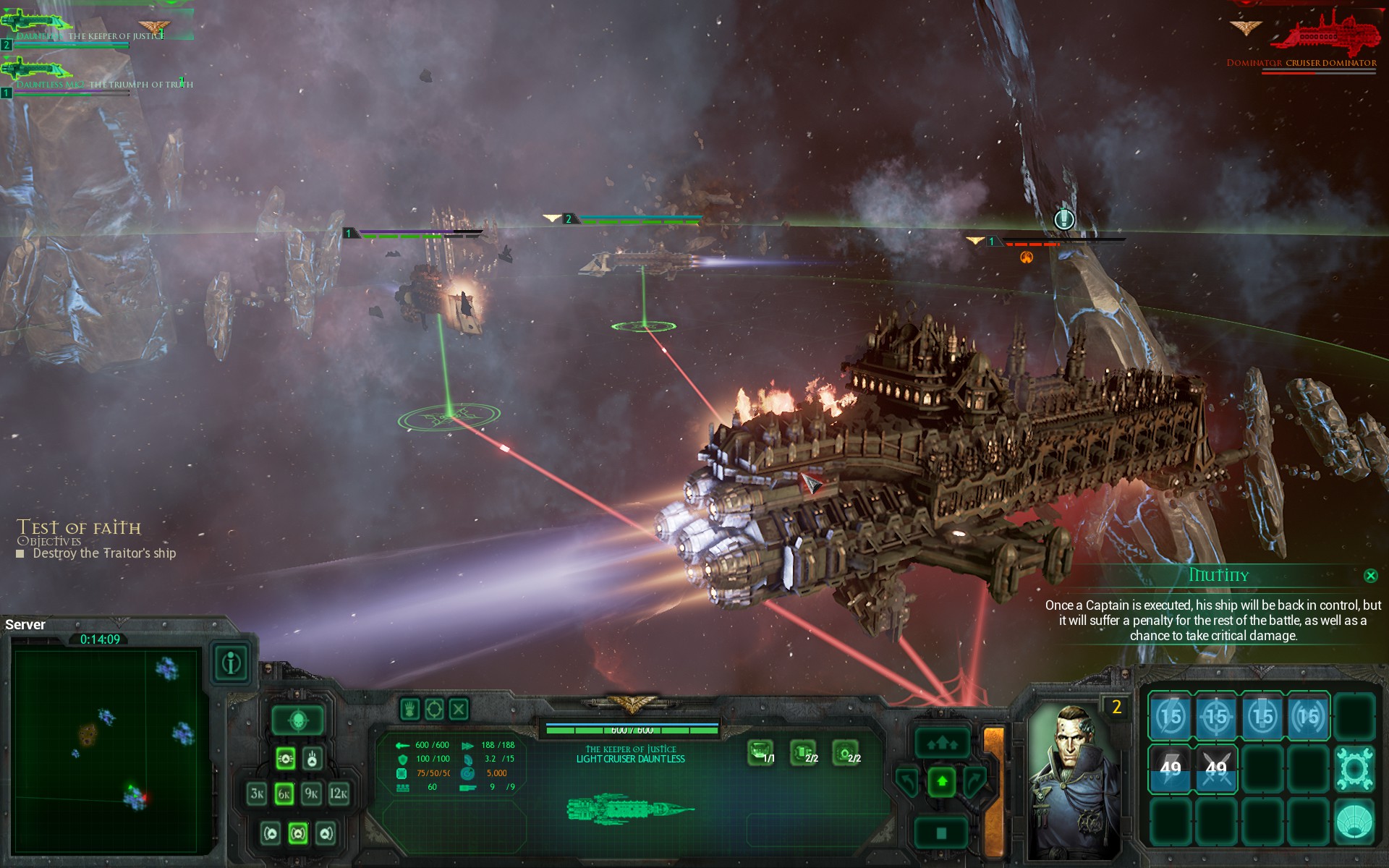Select the crosshair targeting order button
The width and height of the screenshot is (1389, 868).
(434, 709)
